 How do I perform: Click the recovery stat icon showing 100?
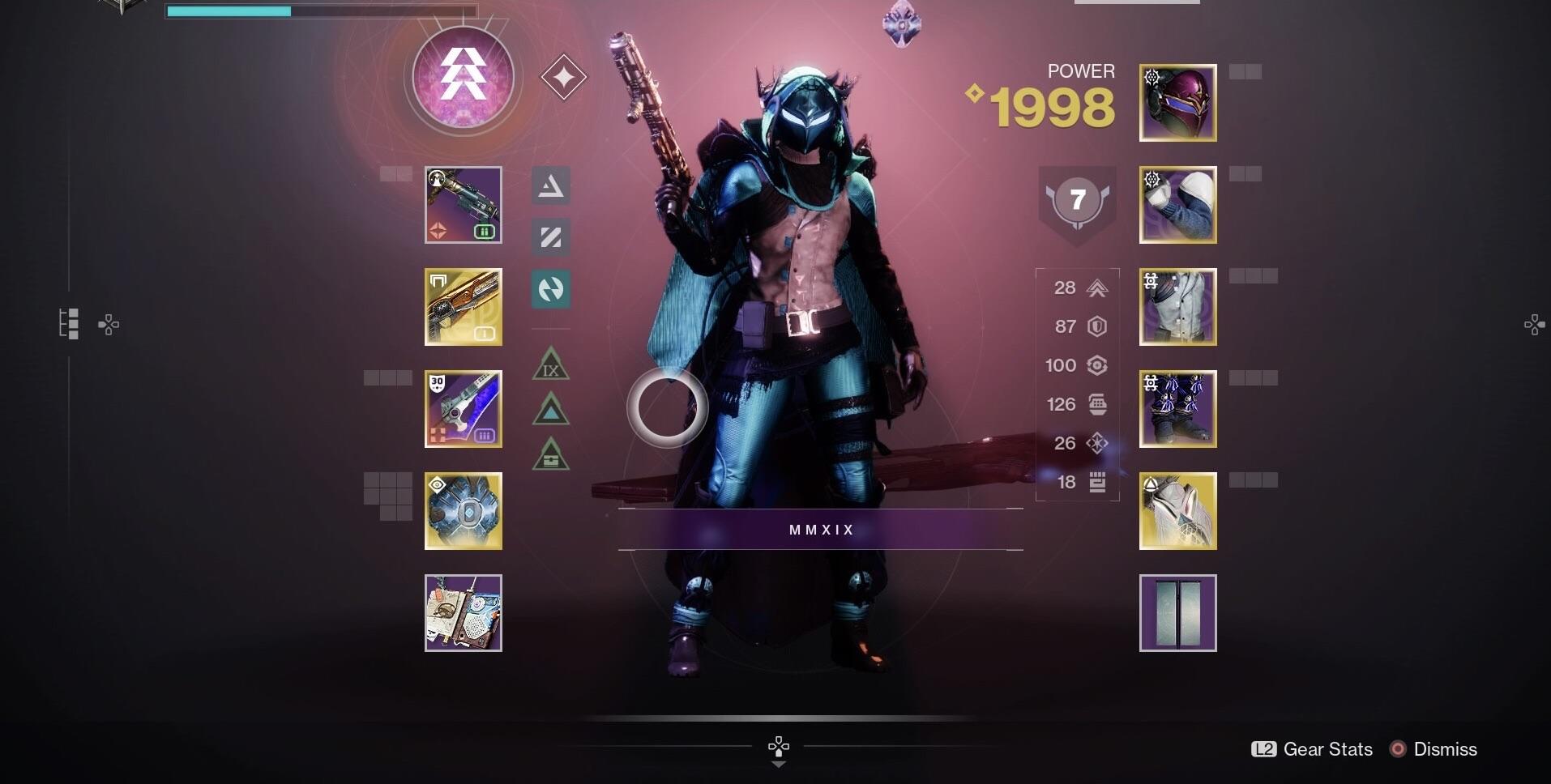[1096, 365]
